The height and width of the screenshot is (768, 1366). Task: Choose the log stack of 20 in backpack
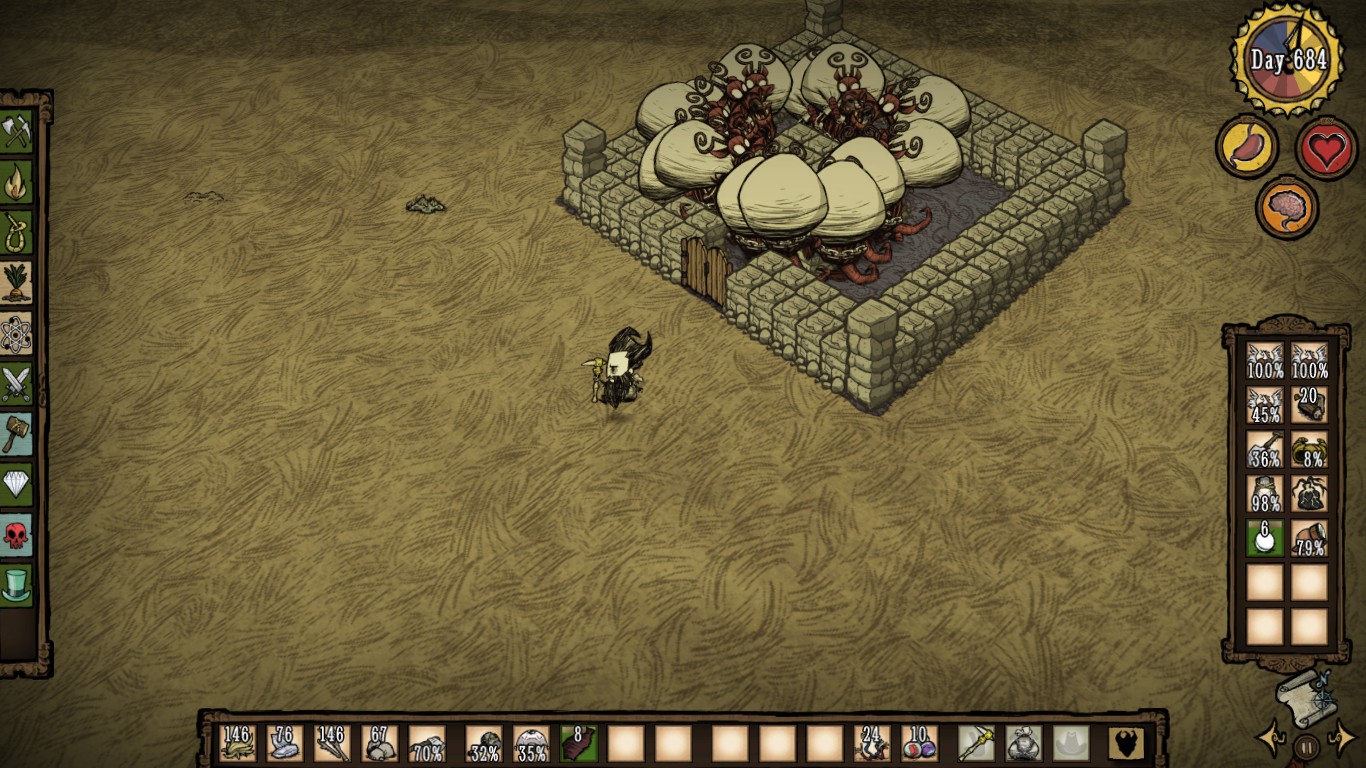tap(1309, 405)
